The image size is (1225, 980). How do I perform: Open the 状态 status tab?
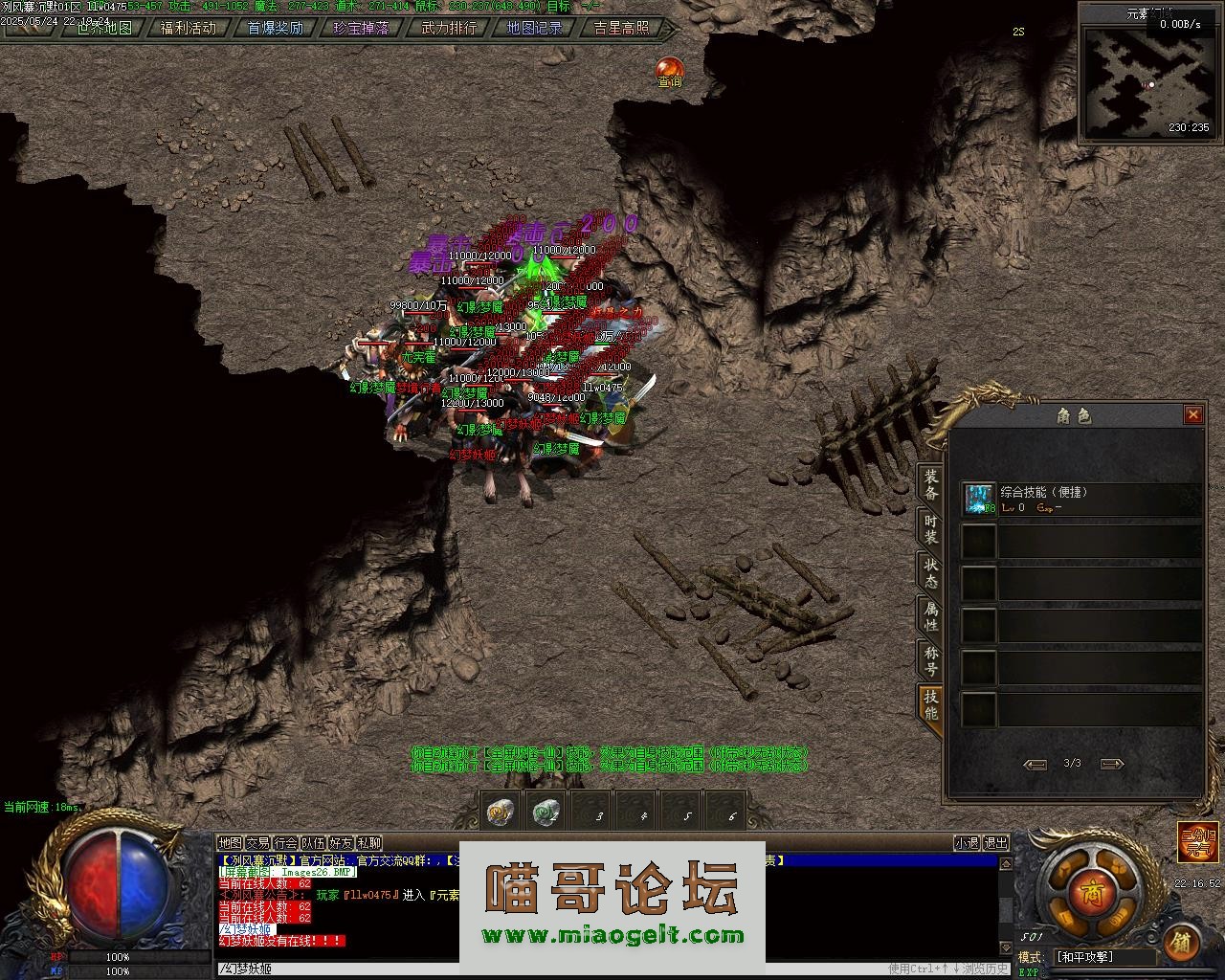[x=930, y=572]
